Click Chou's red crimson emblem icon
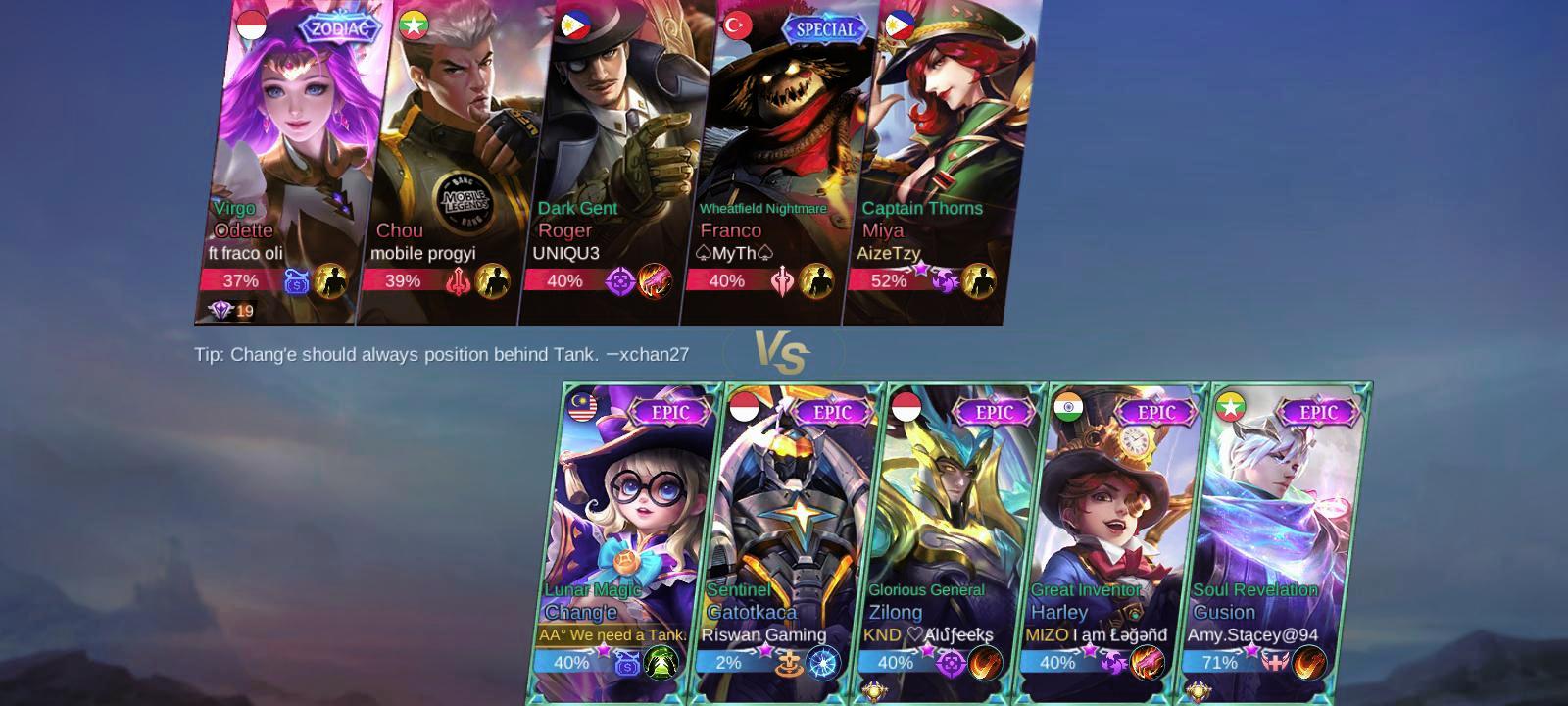The height and width of the screenshot is (706, 1568). 459,279
